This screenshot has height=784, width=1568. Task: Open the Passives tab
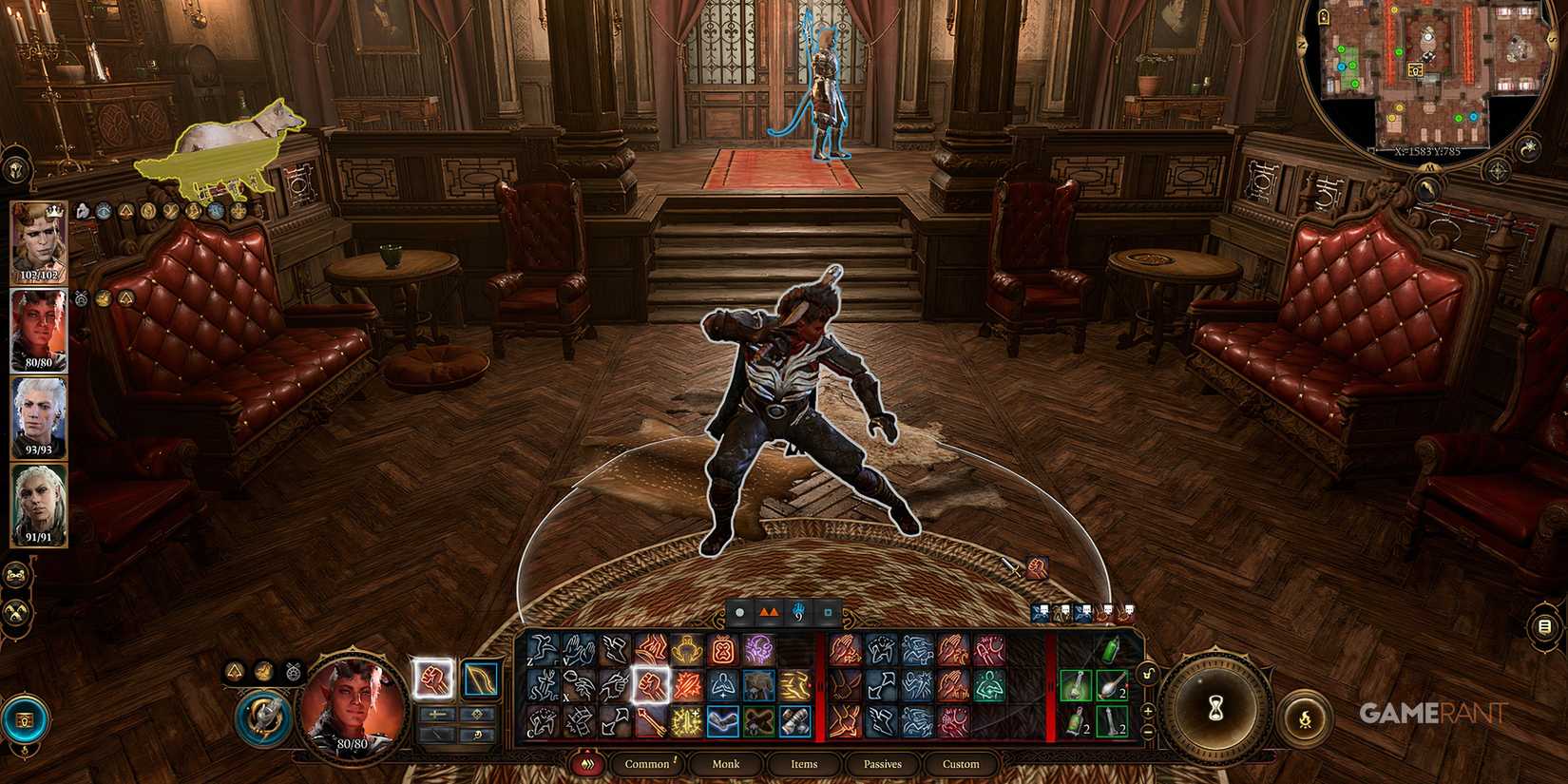(882, 763)
